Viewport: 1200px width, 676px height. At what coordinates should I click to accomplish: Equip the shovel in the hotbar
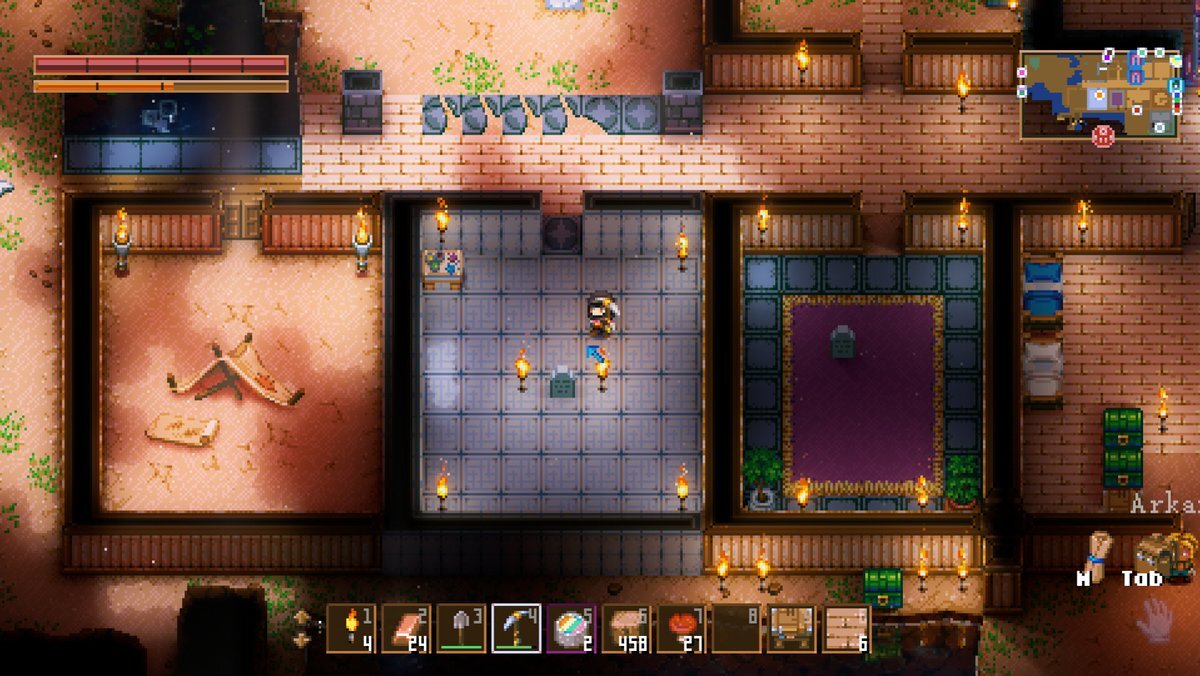coord(461,629)
